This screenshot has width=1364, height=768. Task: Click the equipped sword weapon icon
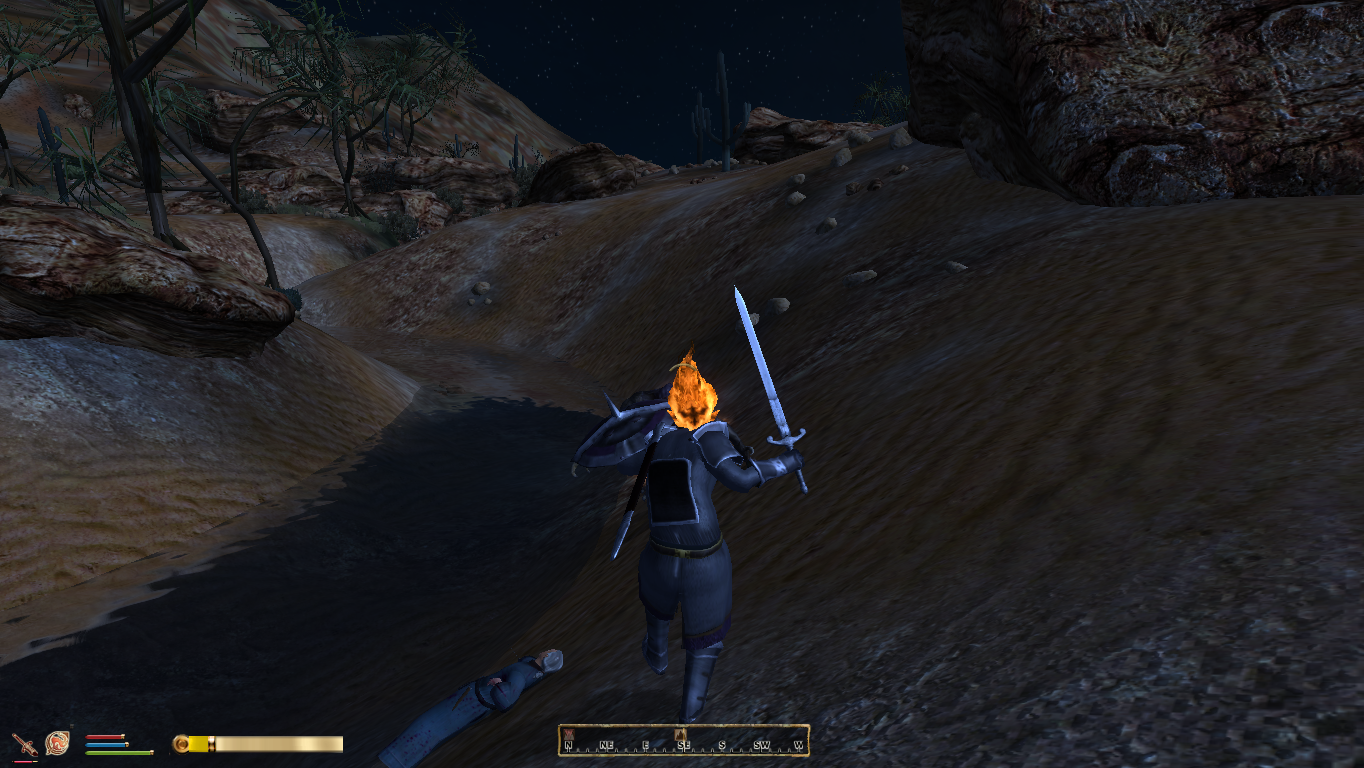pyautogui.click(x=24, y=744)
